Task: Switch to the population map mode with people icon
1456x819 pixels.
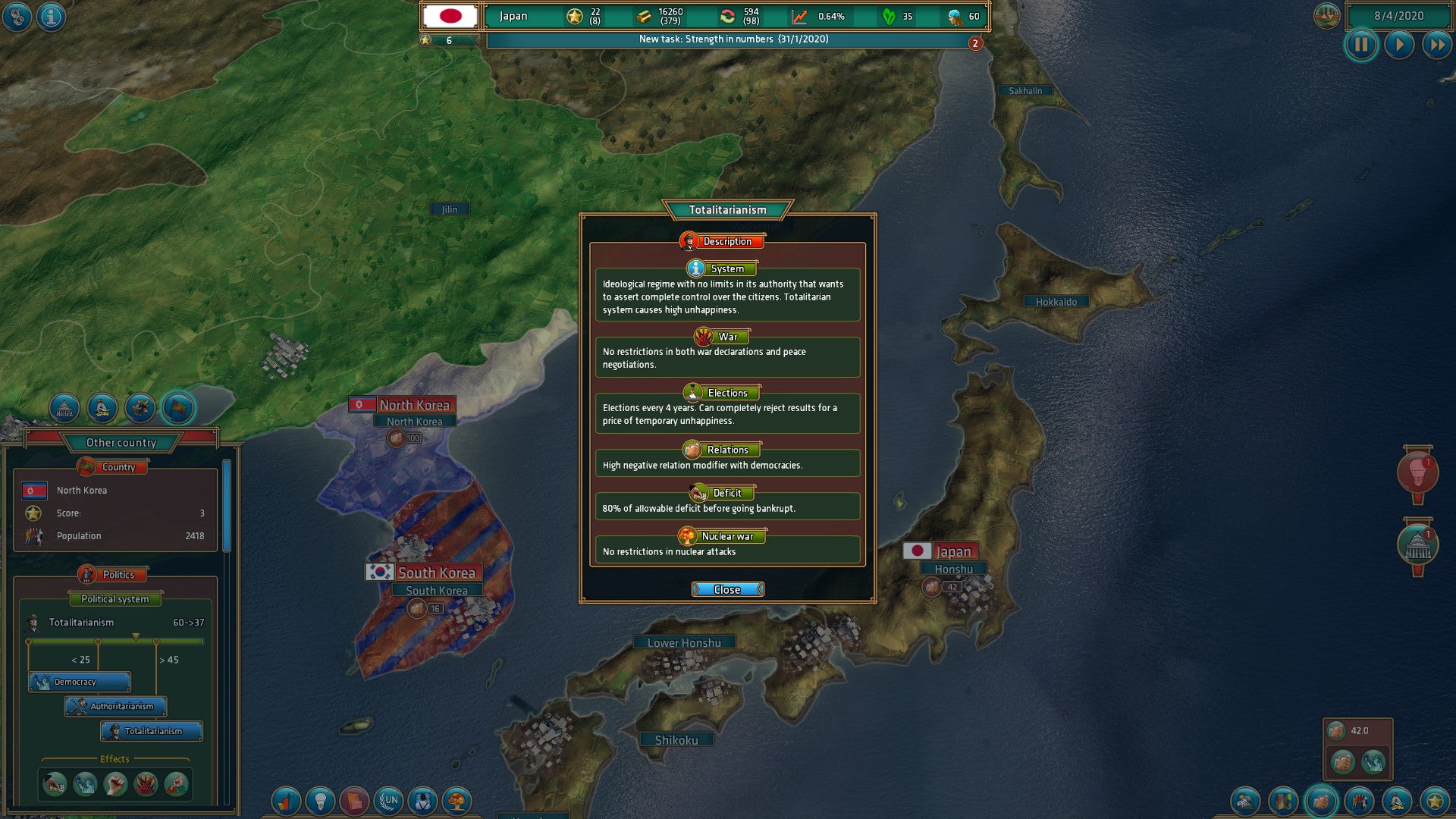Action: (x=1358, y=800)
